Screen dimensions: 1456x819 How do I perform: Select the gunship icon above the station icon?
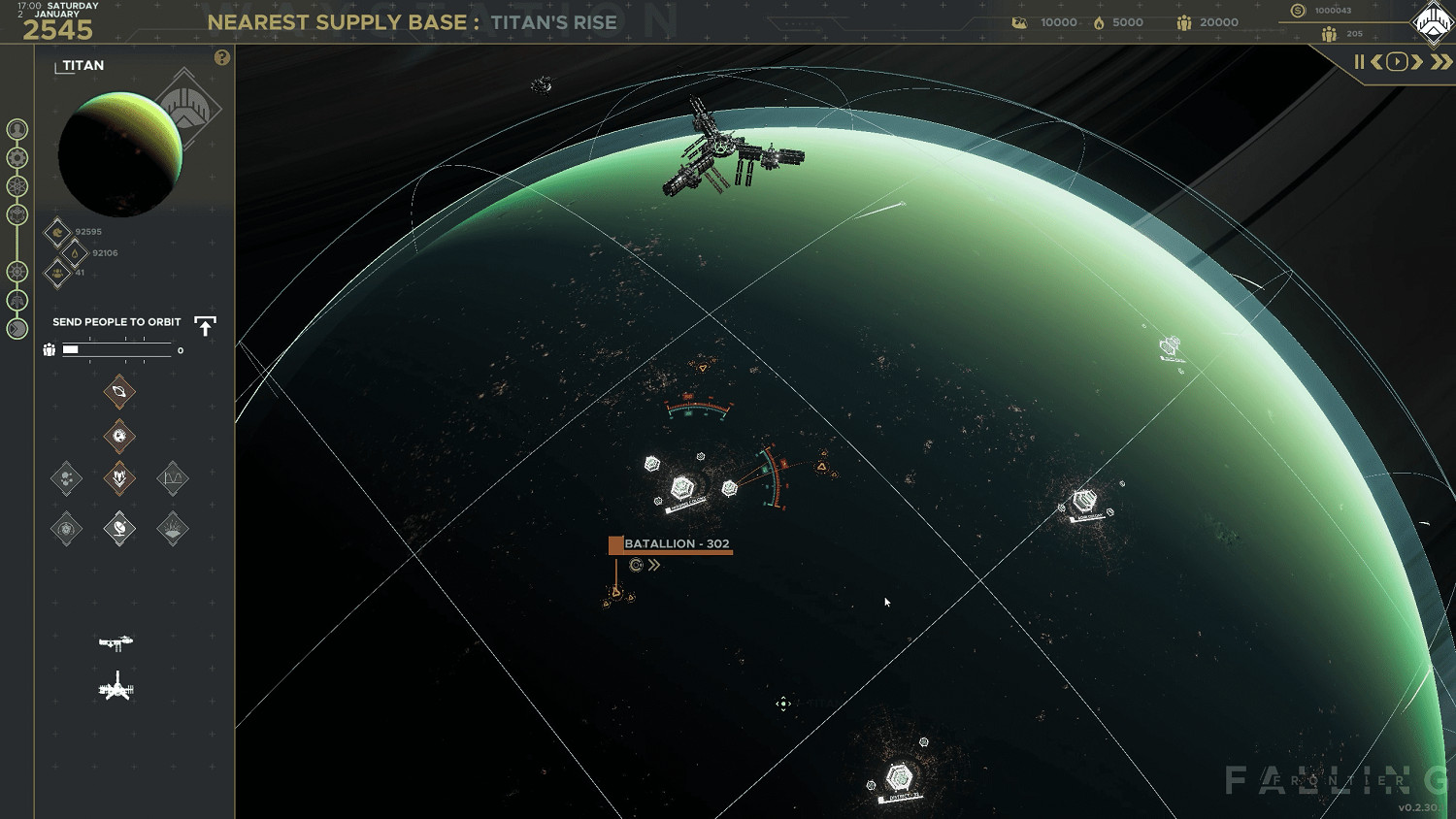(116, 642)
